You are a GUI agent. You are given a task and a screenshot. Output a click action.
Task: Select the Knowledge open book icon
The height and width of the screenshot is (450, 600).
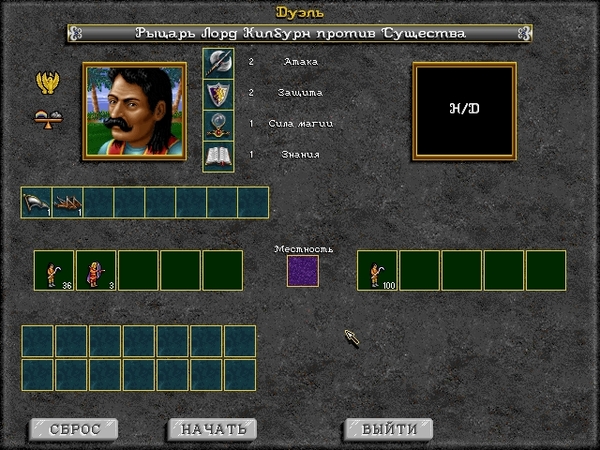pos(218,156)
